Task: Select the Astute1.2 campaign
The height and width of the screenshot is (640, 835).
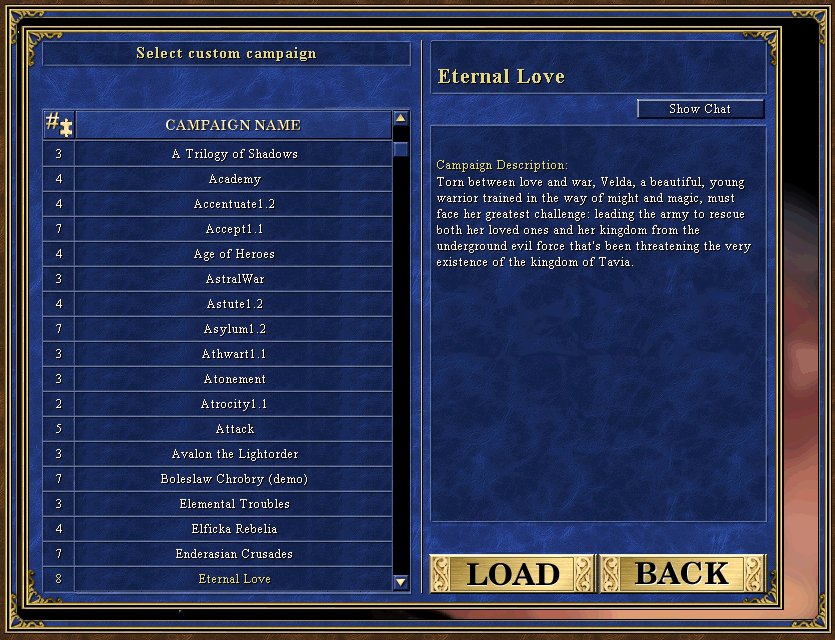Action: 234,304
